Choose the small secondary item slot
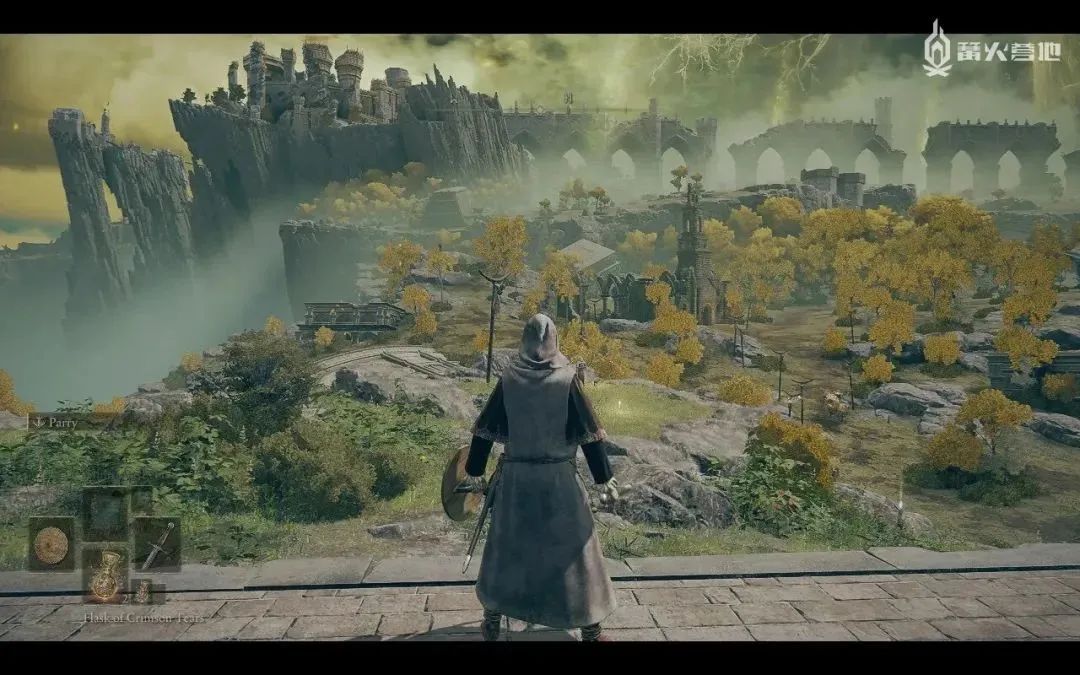Image resolution: width=1080 pixels, height=675 pixels. (x=143, y=592)
